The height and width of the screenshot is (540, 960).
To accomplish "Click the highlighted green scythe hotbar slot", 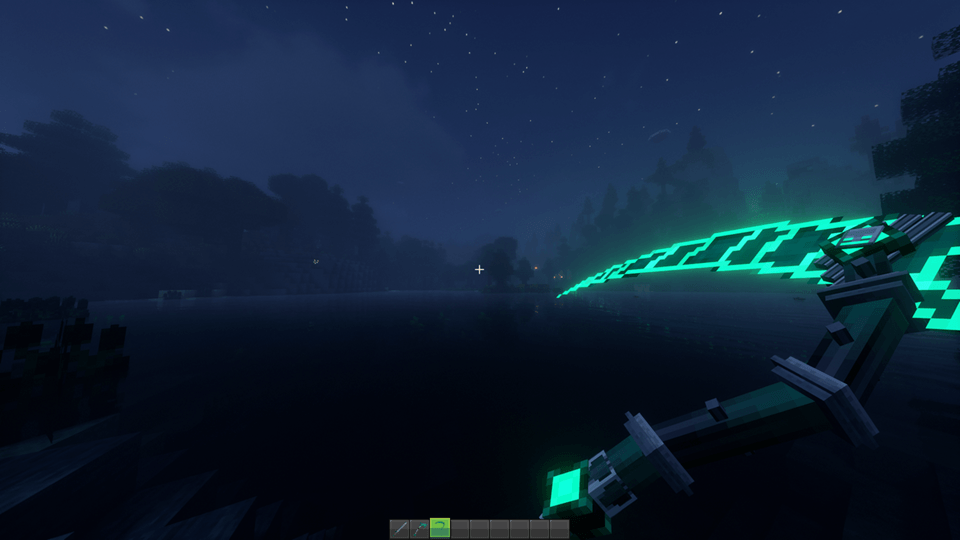I will tap(440, 528).
